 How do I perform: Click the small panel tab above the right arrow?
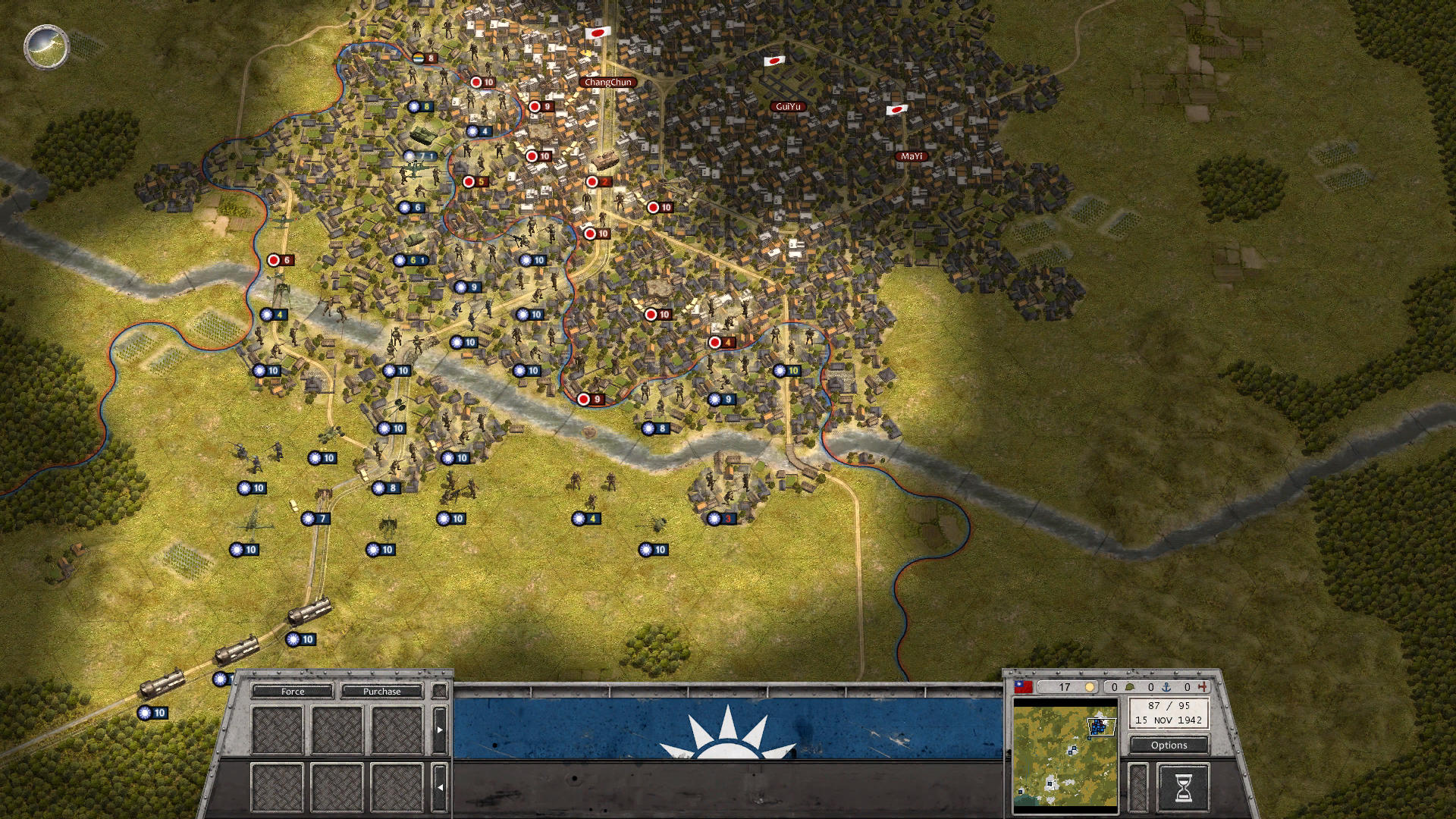441,691
